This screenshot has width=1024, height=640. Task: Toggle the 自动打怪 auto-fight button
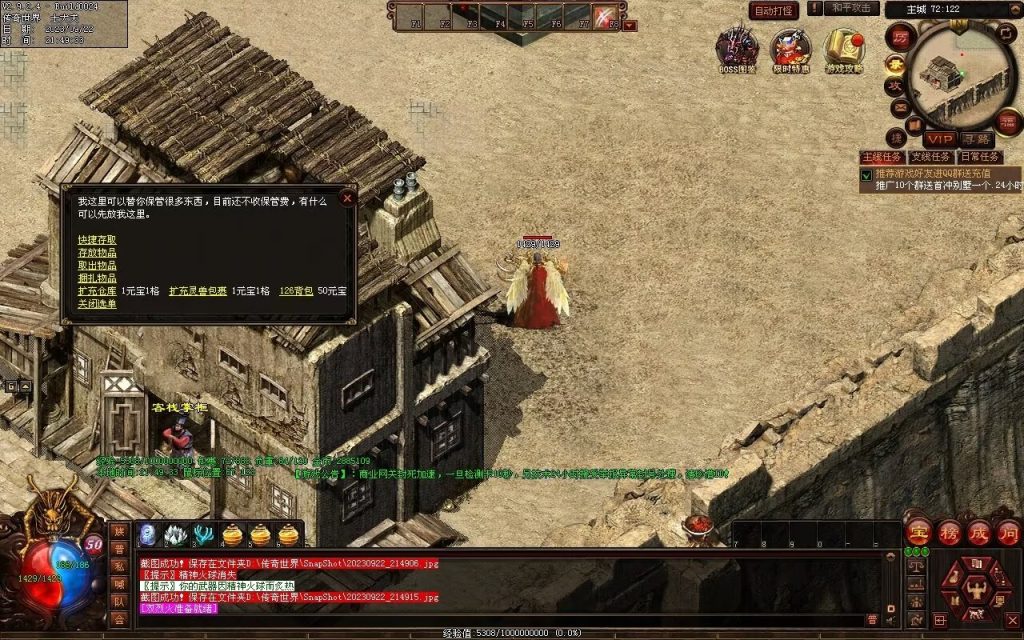point(774,10)
